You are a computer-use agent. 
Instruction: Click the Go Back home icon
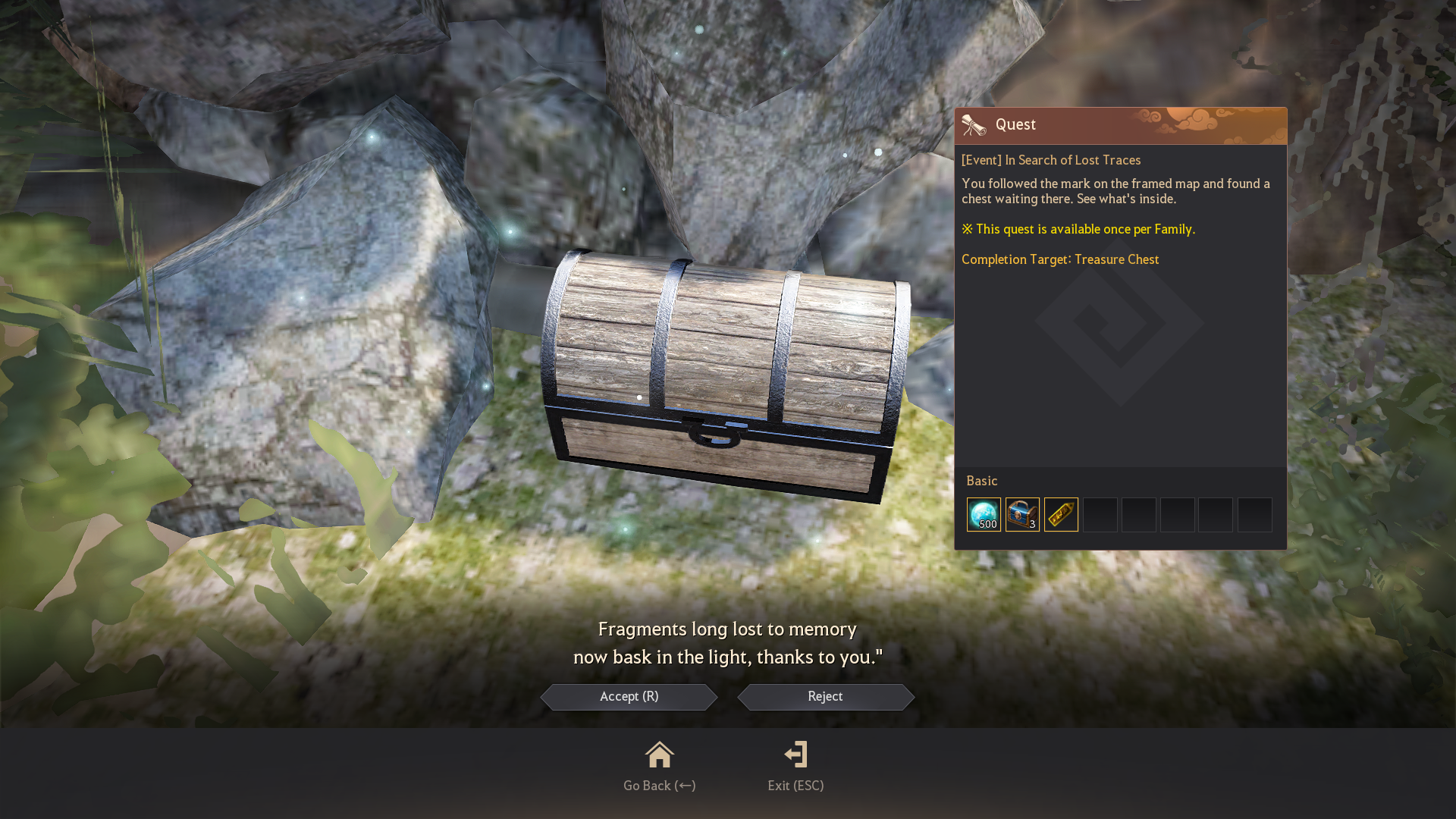tap(659, 755)
